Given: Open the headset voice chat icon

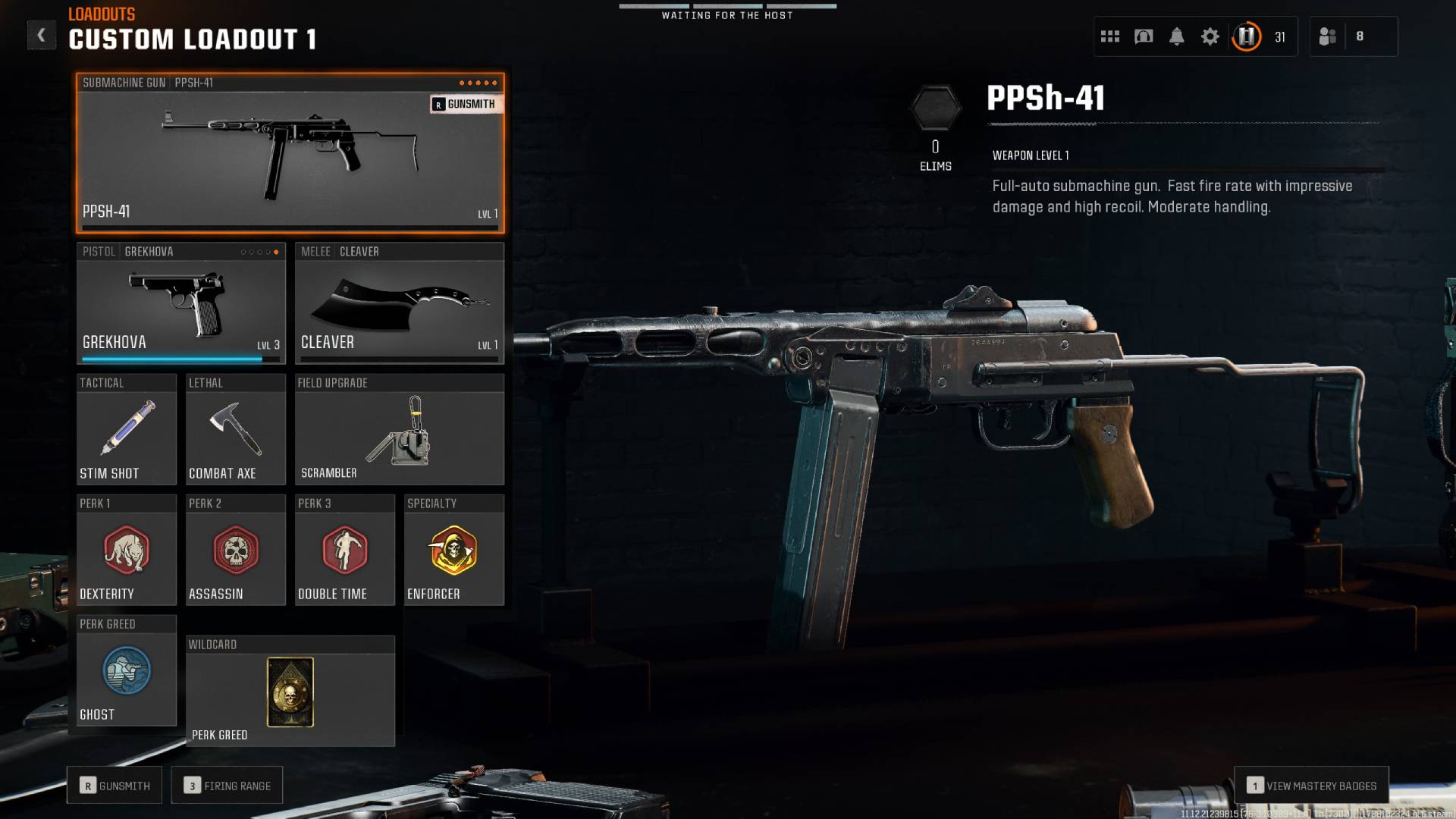Looking at the screenshot, I should [x=1144, y=36].
